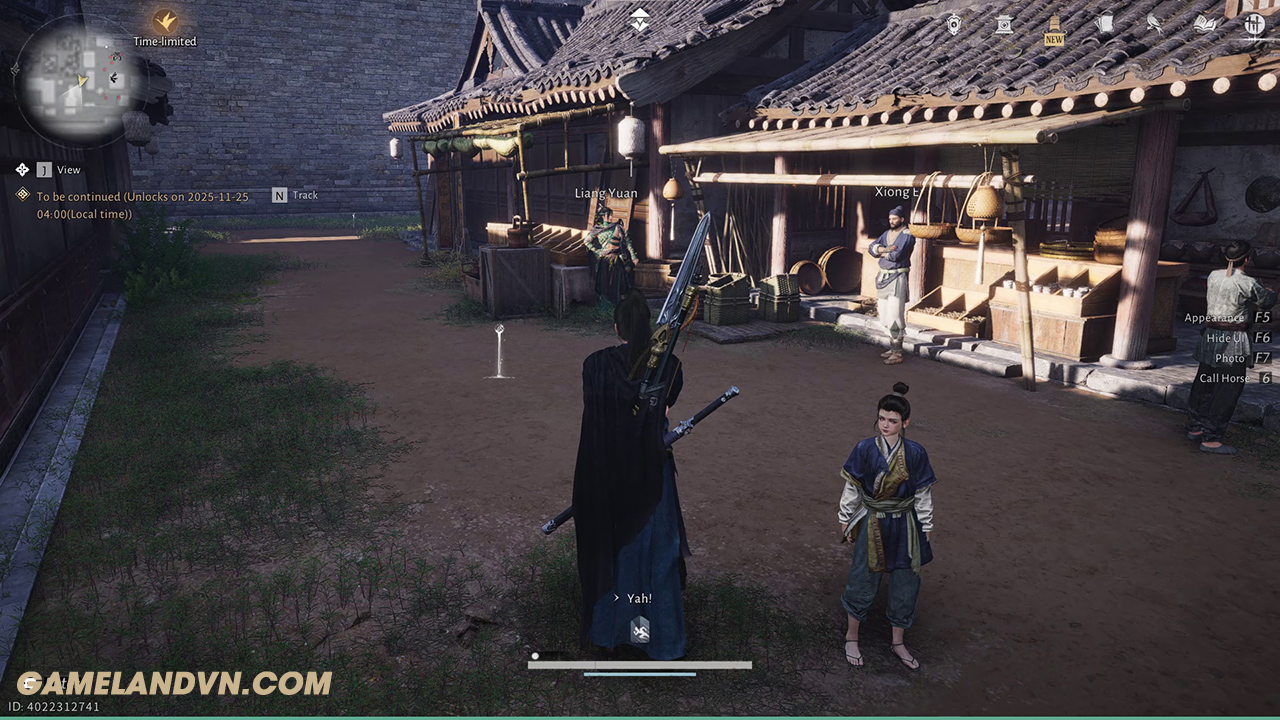Click the shield emblem icon in top bar

(954, 25)
